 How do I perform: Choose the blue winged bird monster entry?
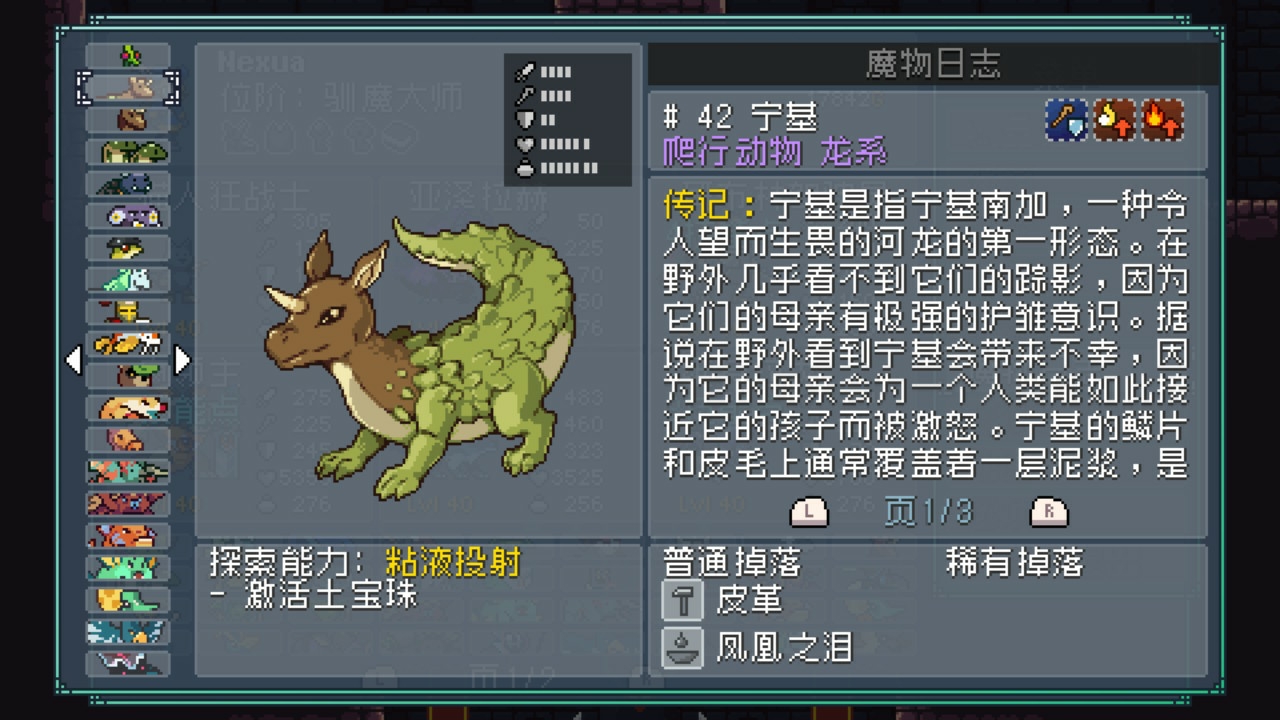pyautogui.click(x=128, y=632)
